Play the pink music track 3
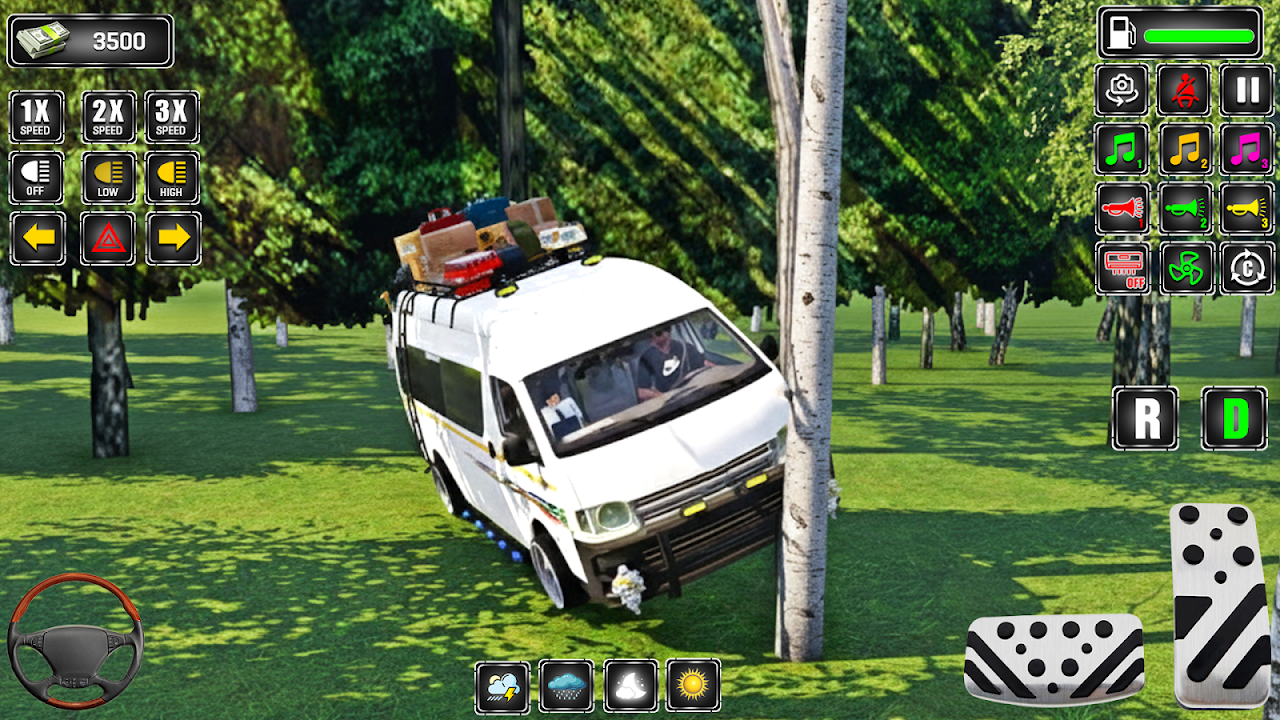This screenshot has width=1280, height=720. 1247,150
